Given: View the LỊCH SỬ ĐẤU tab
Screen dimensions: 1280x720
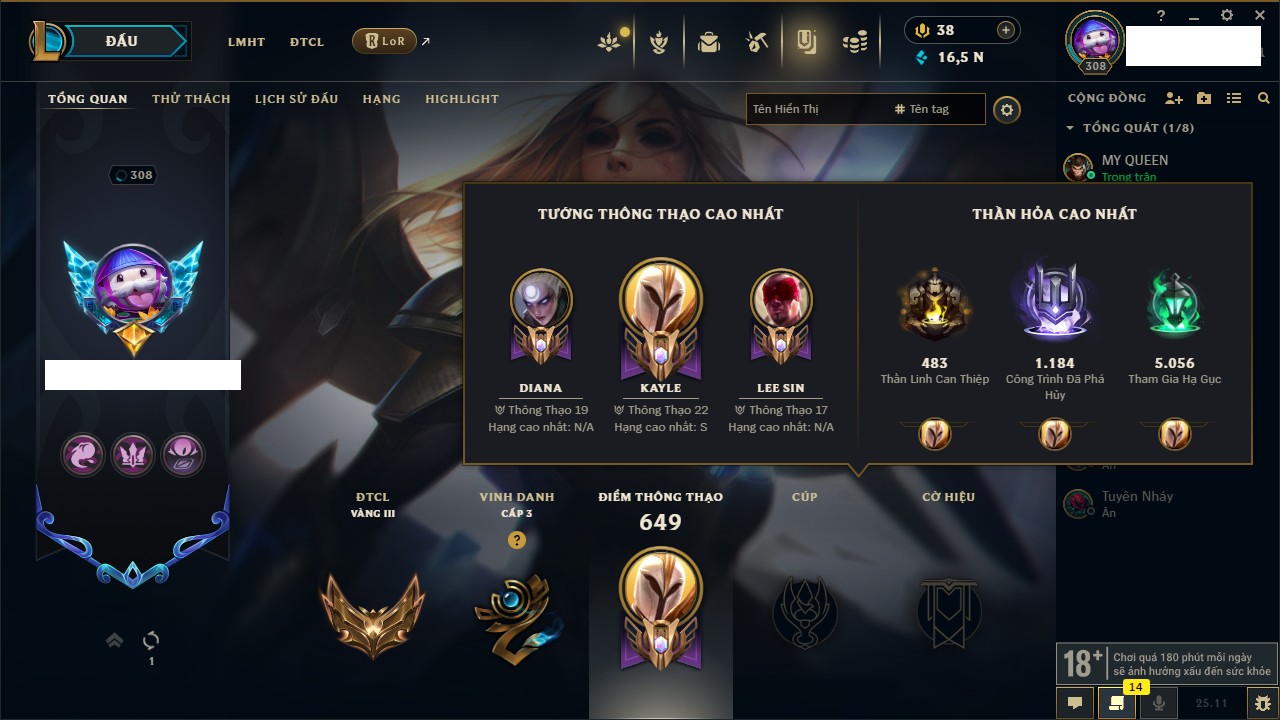Looking at the screenshot, I should pyautogui.click(x=296, y=99).
